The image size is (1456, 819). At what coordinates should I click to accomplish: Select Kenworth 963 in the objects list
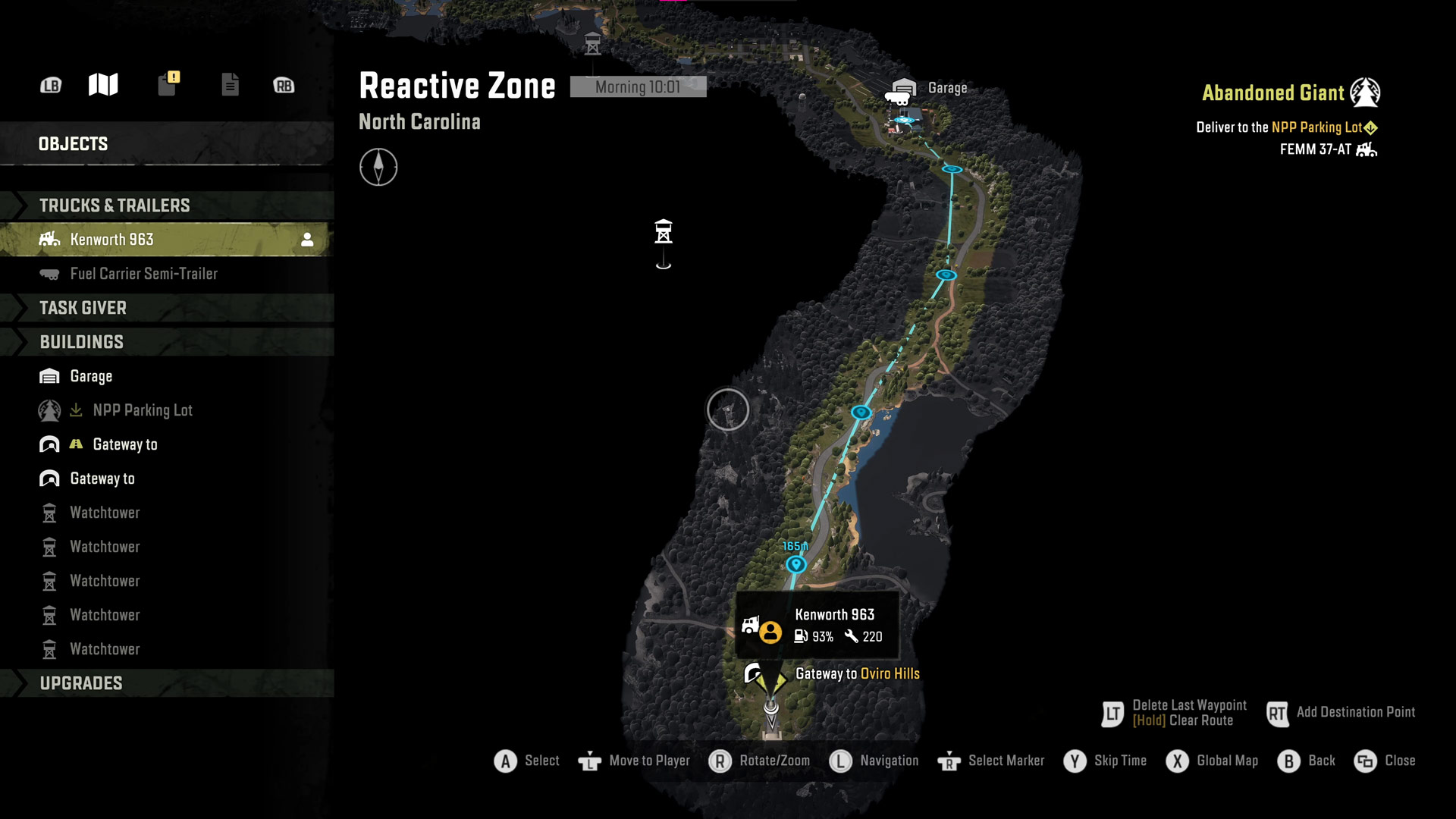(x=111, y=240)
